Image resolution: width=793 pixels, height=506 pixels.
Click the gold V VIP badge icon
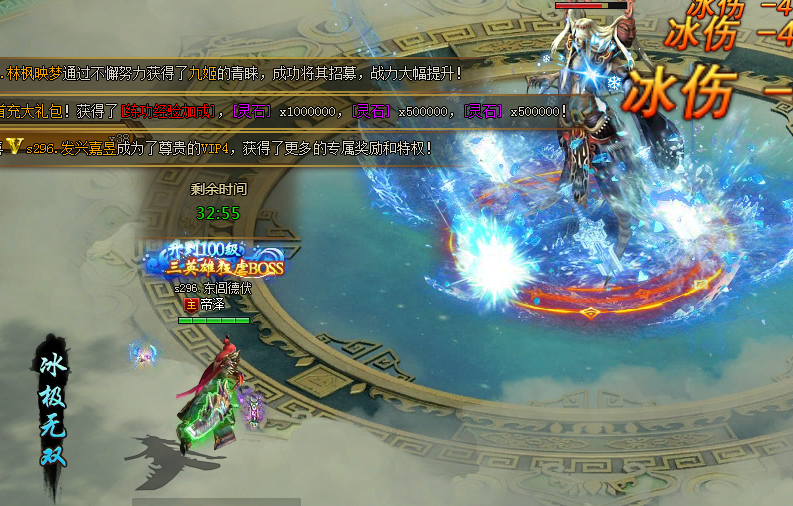point(15,148)
